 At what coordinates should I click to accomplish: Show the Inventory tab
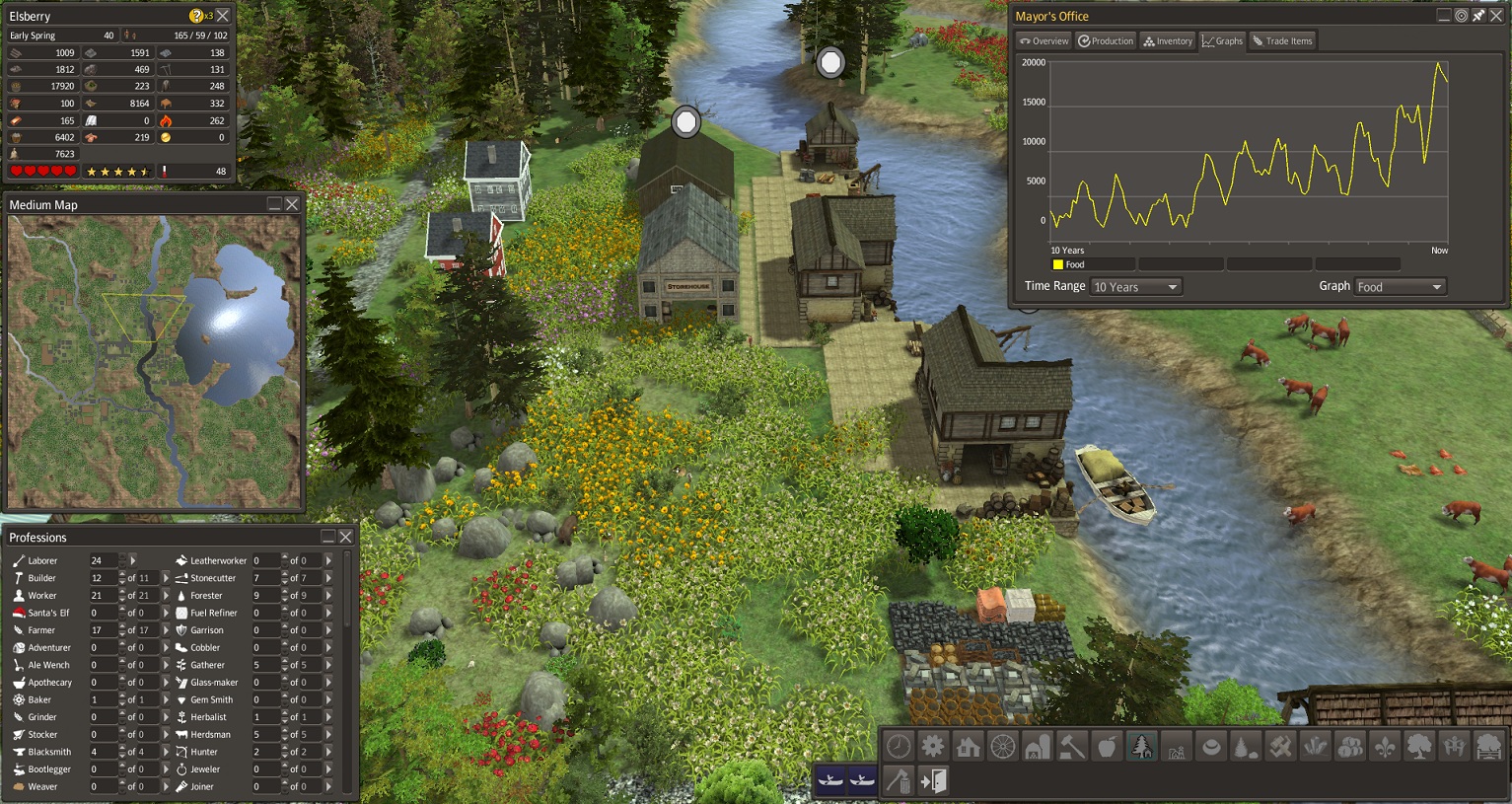[x=1168, y=41]
